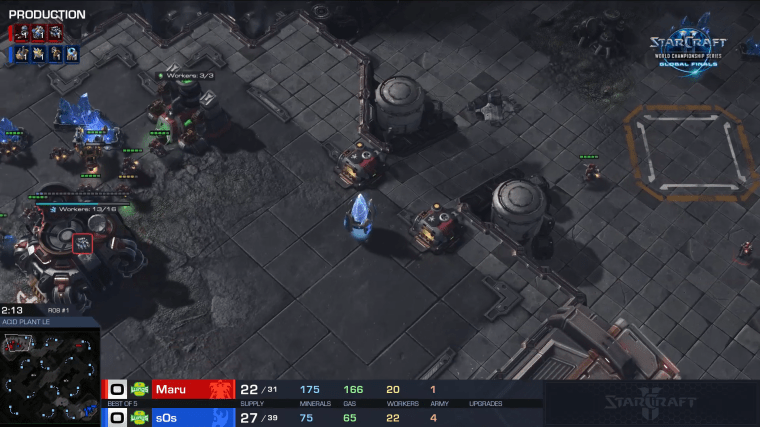Screen dimensions: 760x427
Task: Open the Production panel header
Action: click(x=47, y=14)
